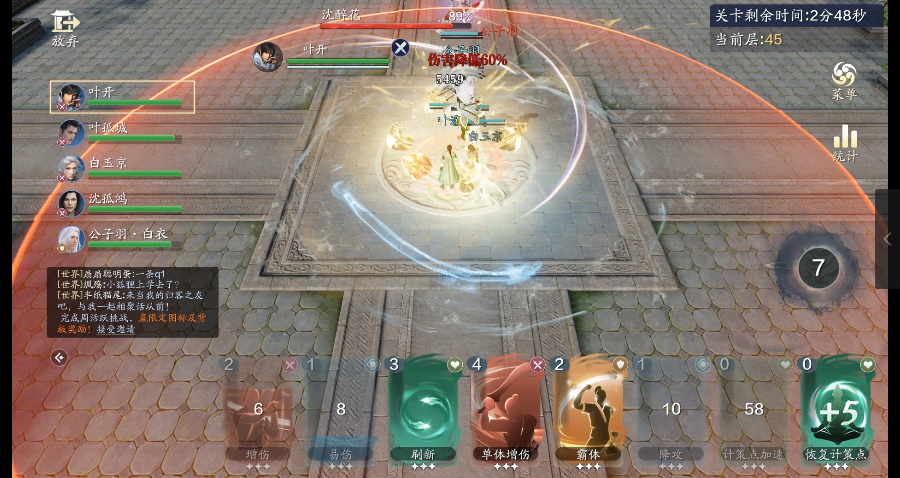Select party member 叶开 in the team list
This screenshot has width=900, height=478.
coord(122,97)
